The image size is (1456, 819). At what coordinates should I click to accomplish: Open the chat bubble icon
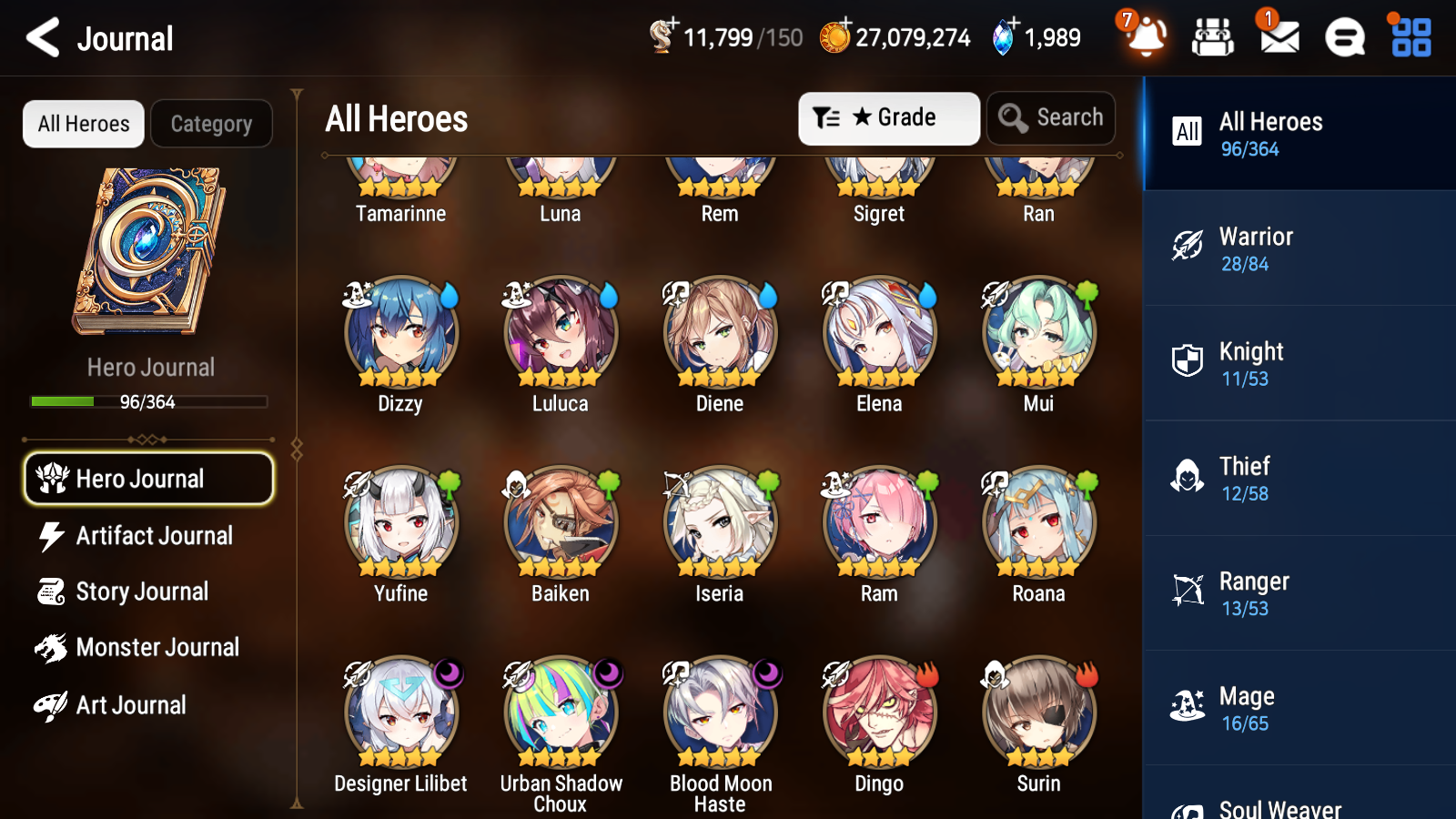(1344, 37)
